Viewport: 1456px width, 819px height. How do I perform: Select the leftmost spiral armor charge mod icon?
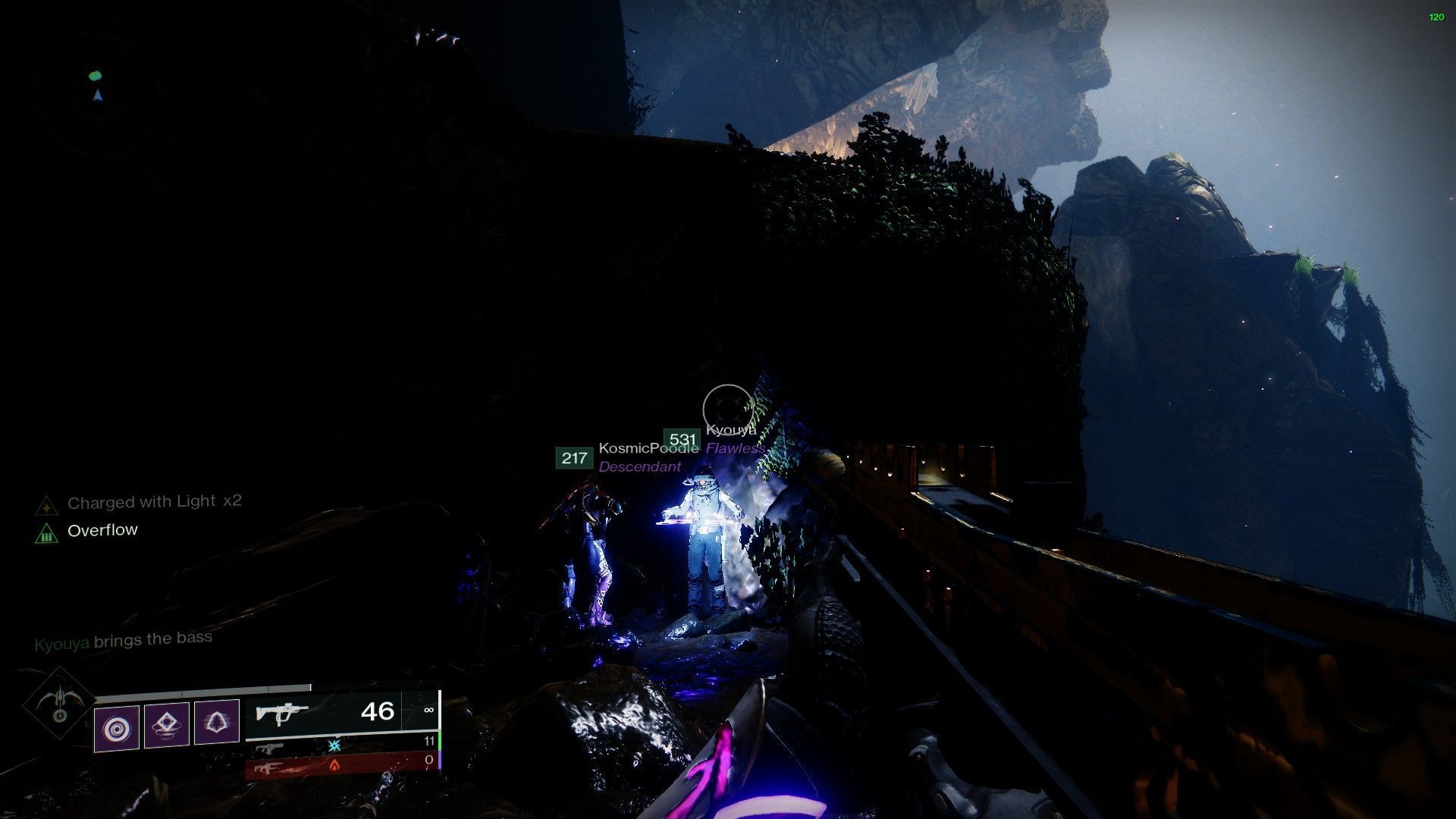tap(116, 726)
